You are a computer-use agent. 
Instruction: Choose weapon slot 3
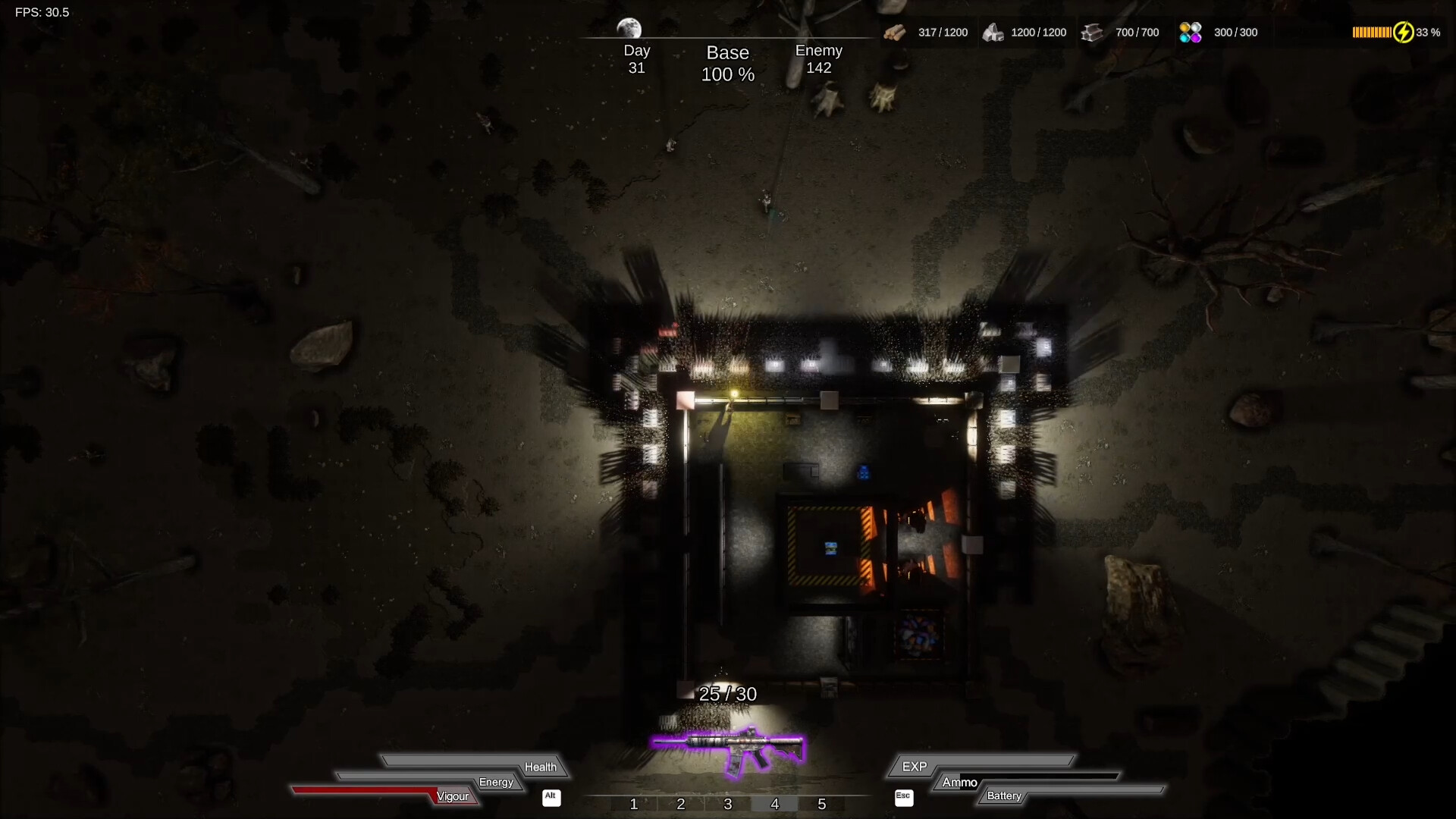pyautogui.click(x=728, y=804)
